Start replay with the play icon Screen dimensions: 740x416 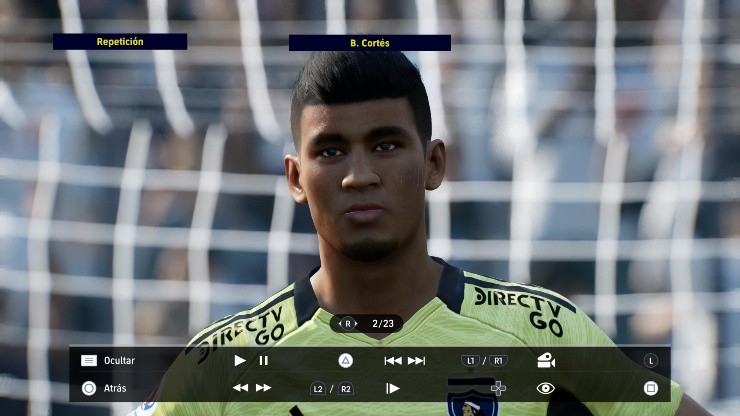240,360
